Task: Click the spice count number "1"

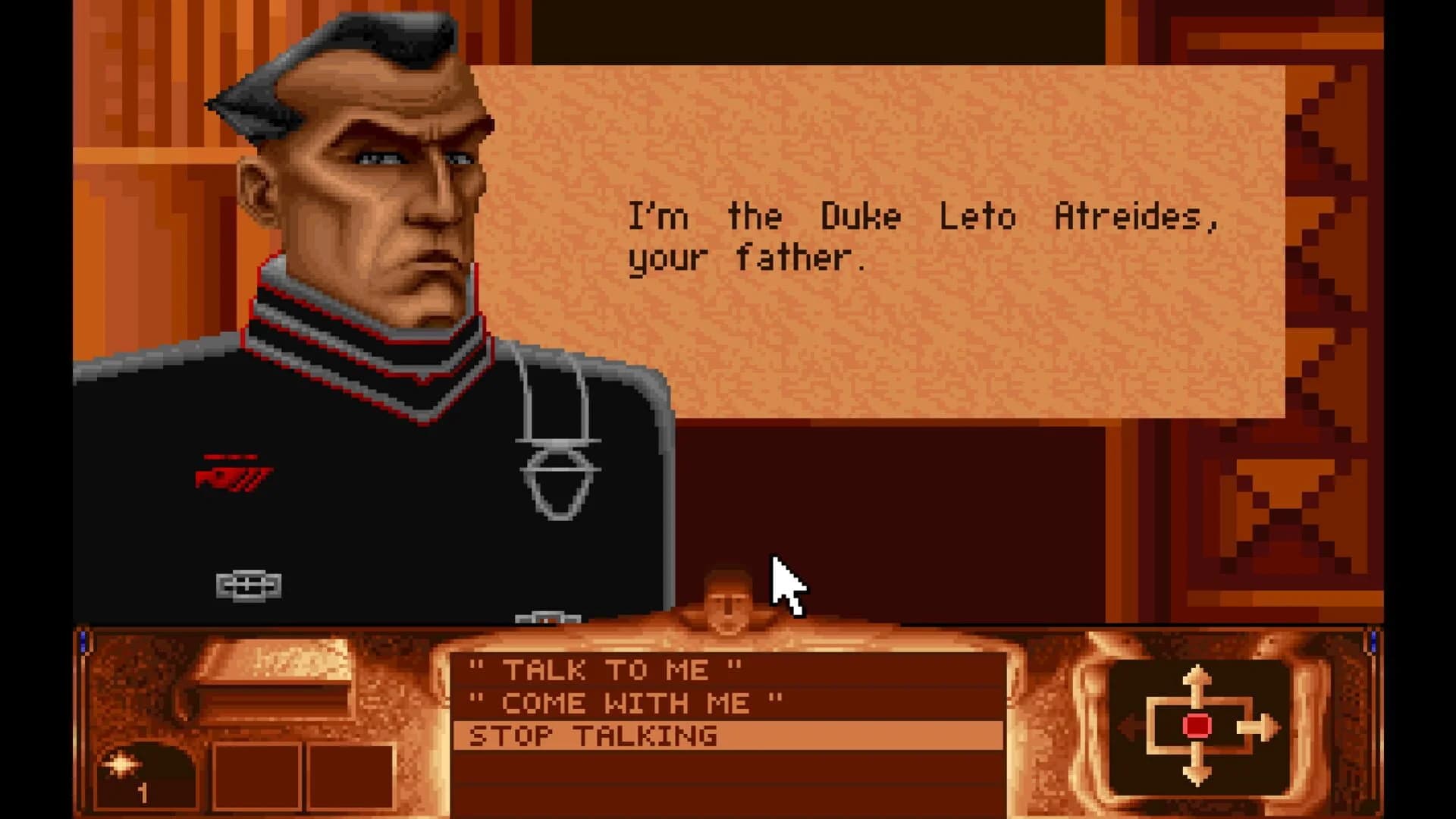Action: (x=144, y=795)
